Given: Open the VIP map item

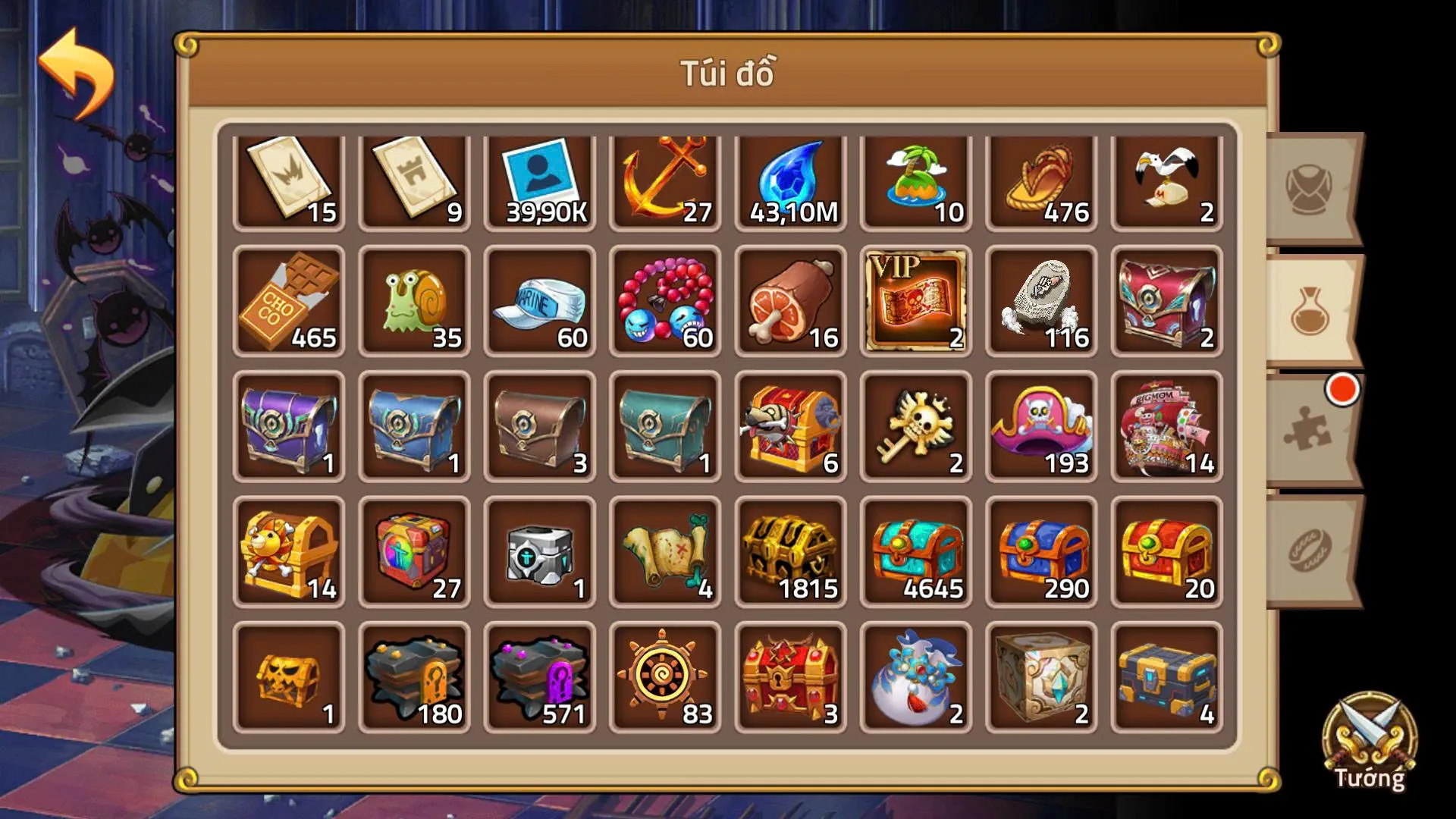Looking at the screenshot, I should click(x=914, y=302).
